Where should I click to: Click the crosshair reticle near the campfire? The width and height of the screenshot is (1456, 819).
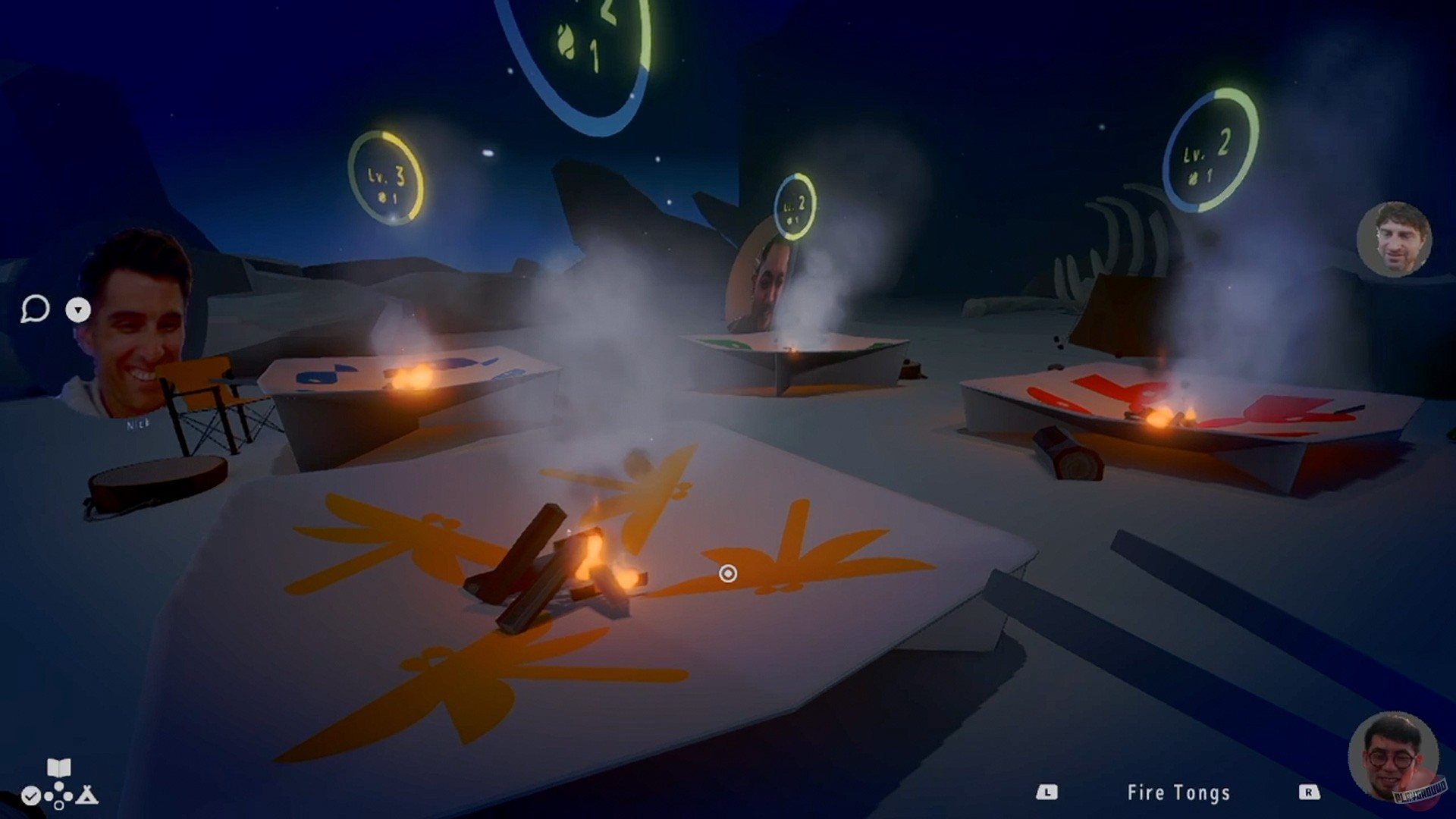(x=730, y=574)
